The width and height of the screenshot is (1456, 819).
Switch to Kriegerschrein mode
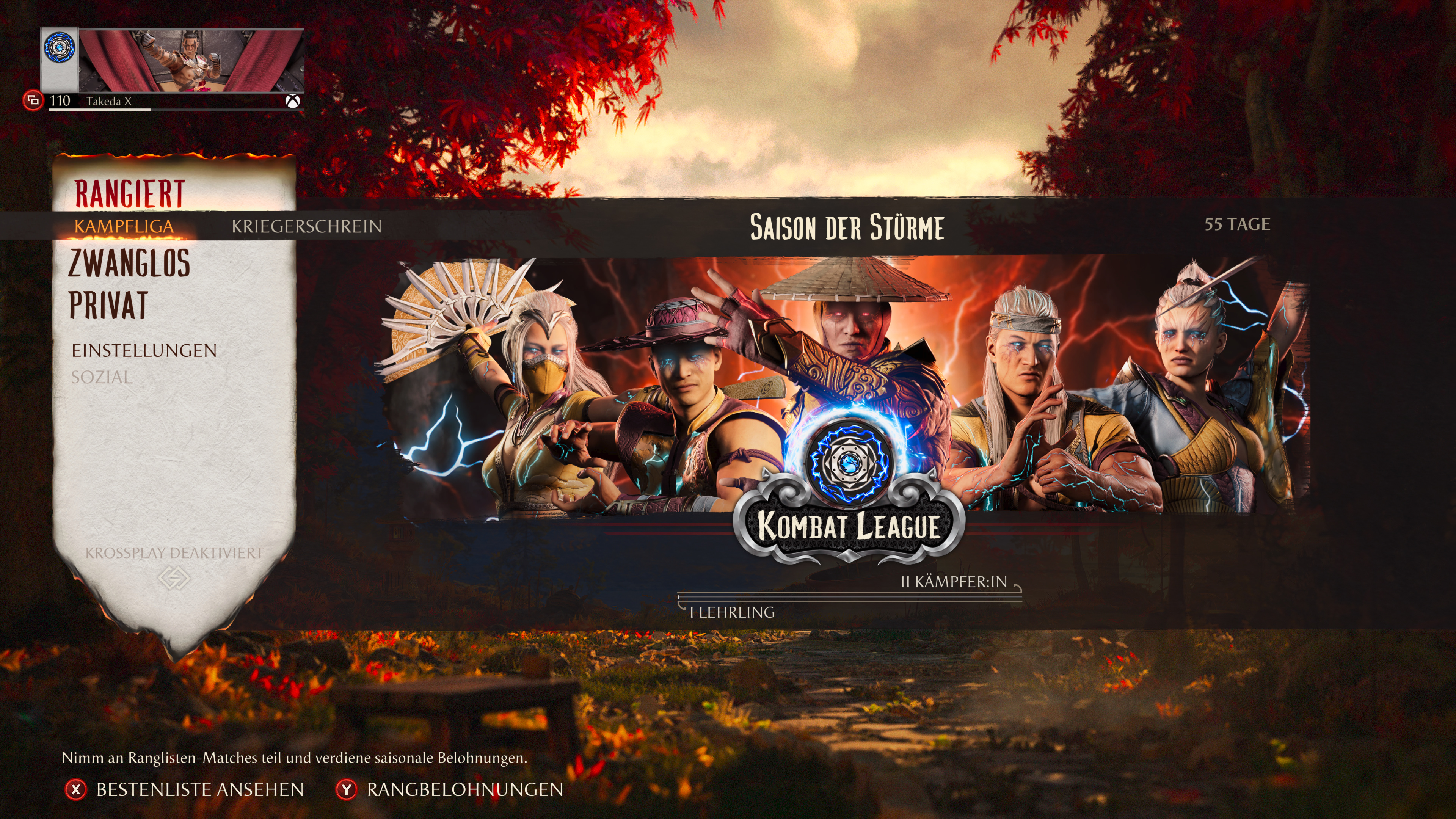306,226
